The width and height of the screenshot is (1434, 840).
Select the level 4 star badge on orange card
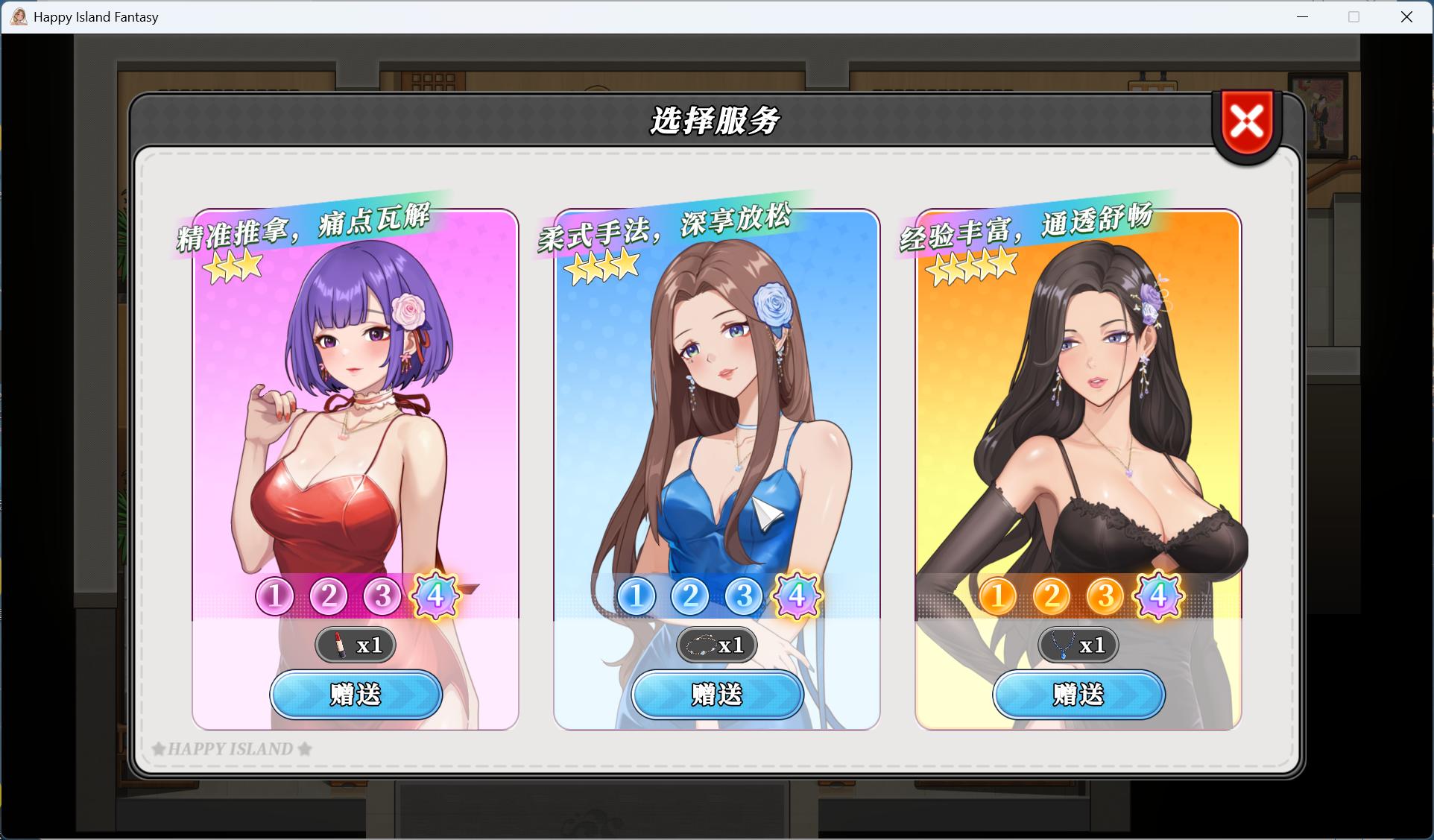(1157, 596)
